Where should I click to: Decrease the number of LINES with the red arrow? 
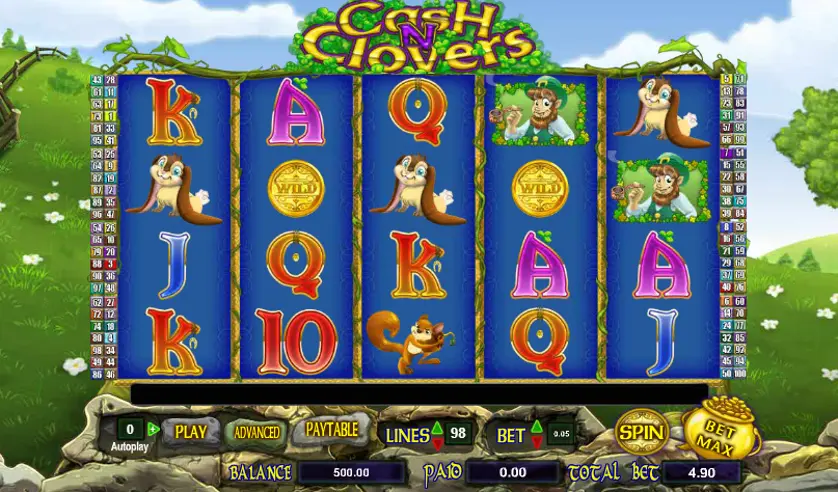[437, 441]
